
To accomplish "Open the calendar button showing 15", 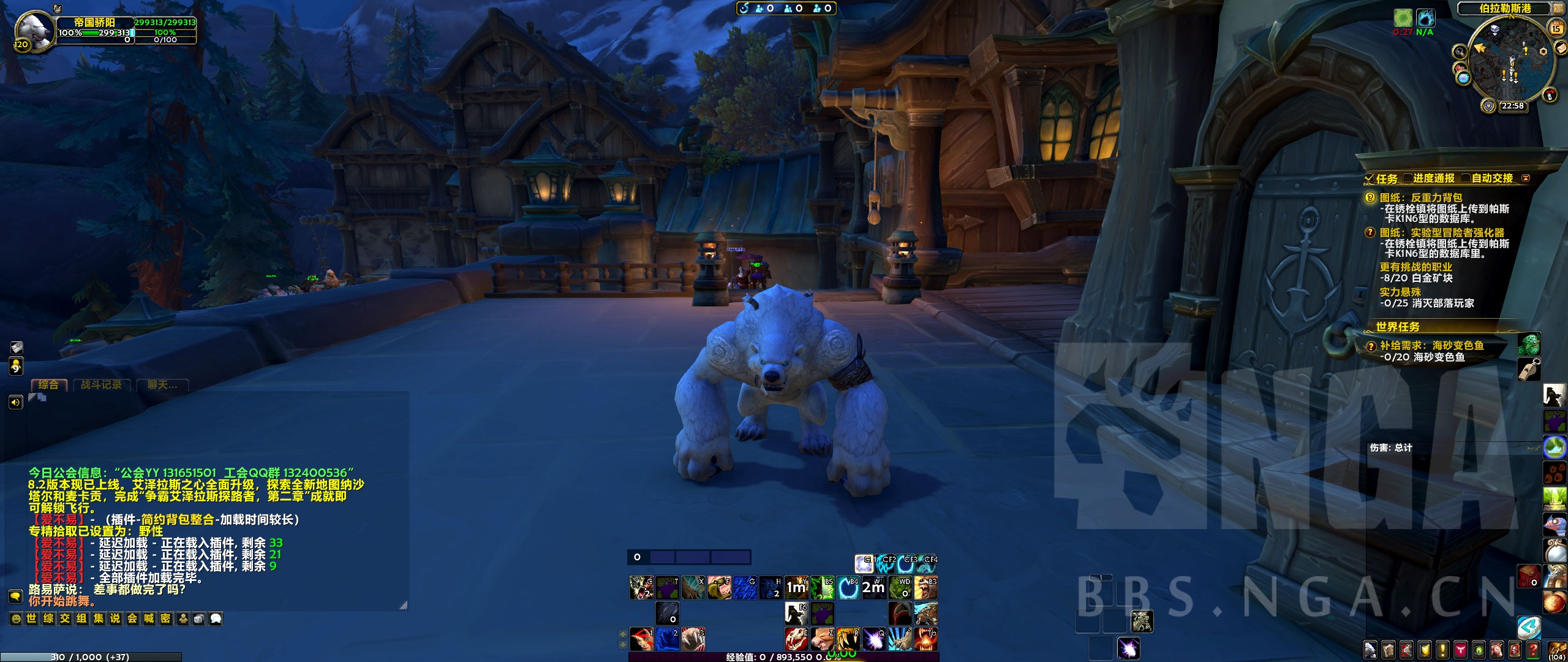I will [x=1556, y=28].
